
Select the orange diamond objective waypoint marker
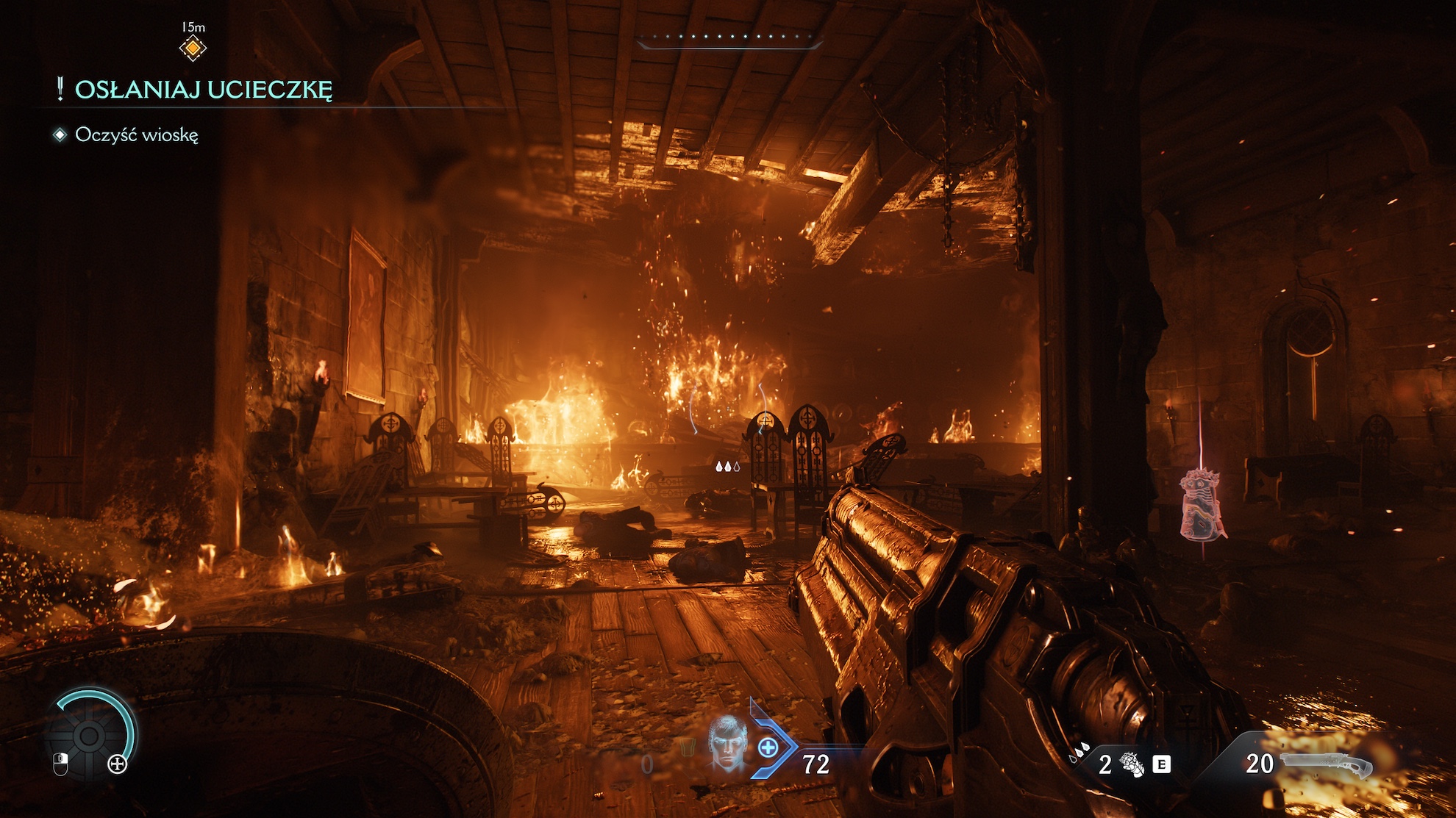(193, 49)
